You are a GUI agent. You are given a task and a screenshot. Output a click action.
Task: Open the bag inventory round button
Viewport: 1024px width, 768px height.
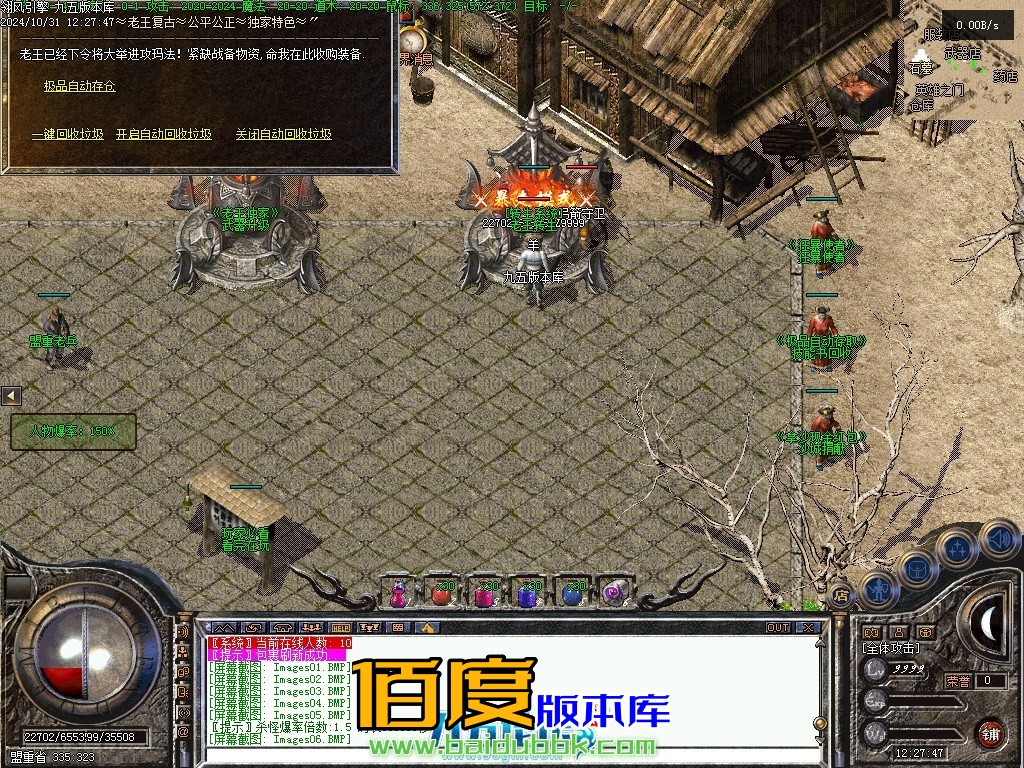click(917, 568)
